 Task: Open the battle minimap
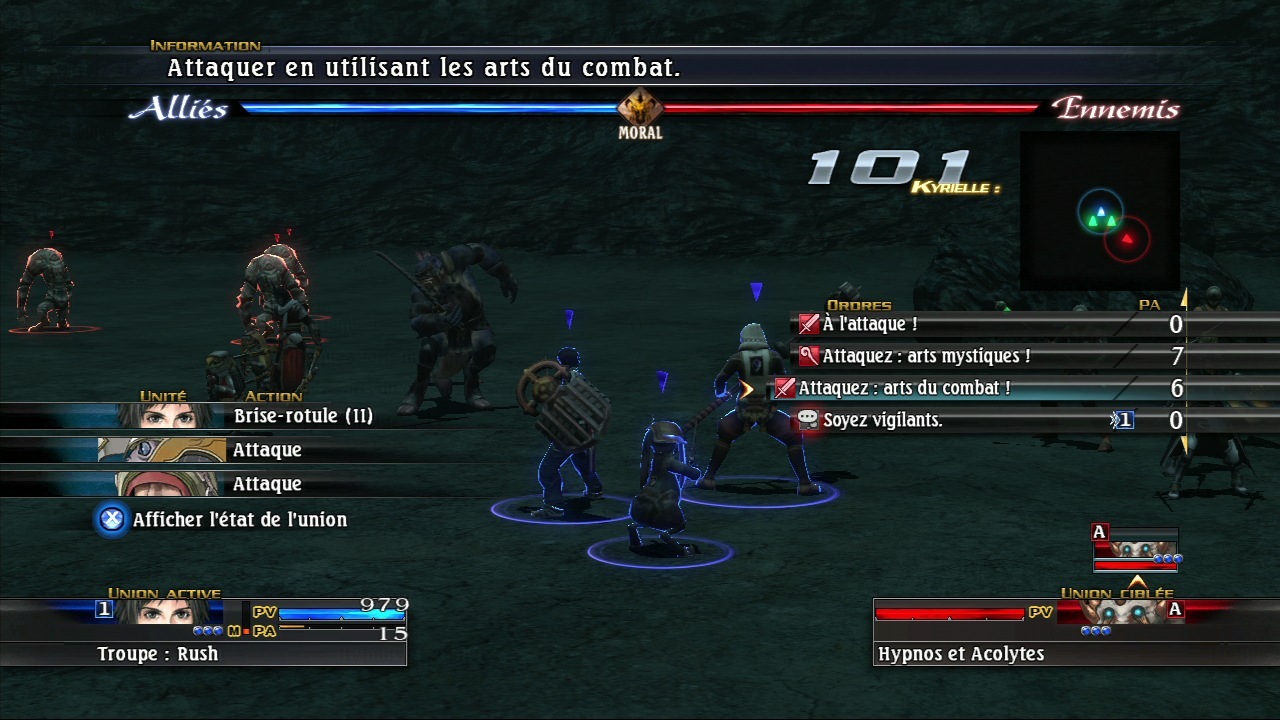tap(1100, 211)
